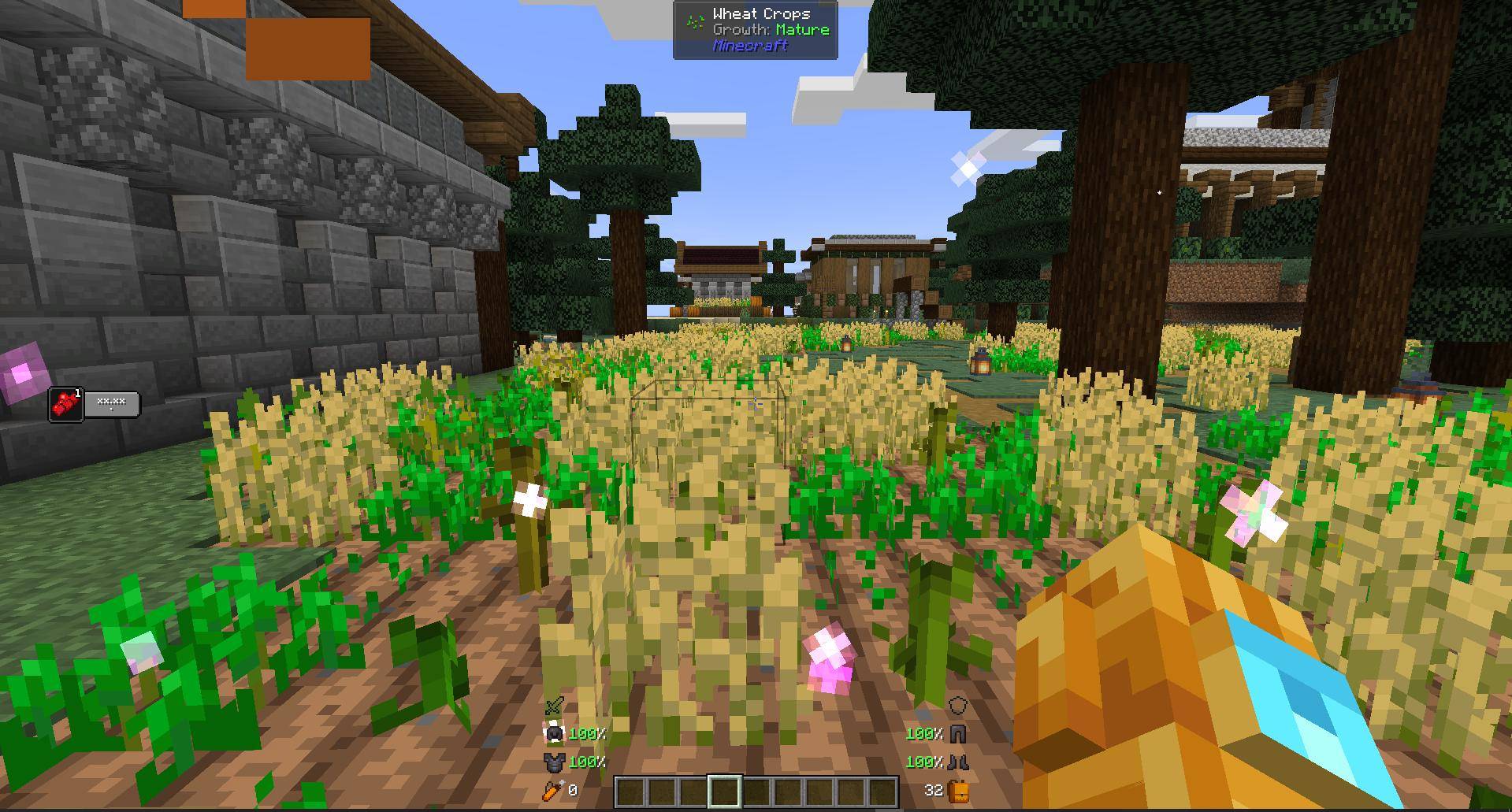Expand the orange minimap overlay panel

click(x=307, y=49)
